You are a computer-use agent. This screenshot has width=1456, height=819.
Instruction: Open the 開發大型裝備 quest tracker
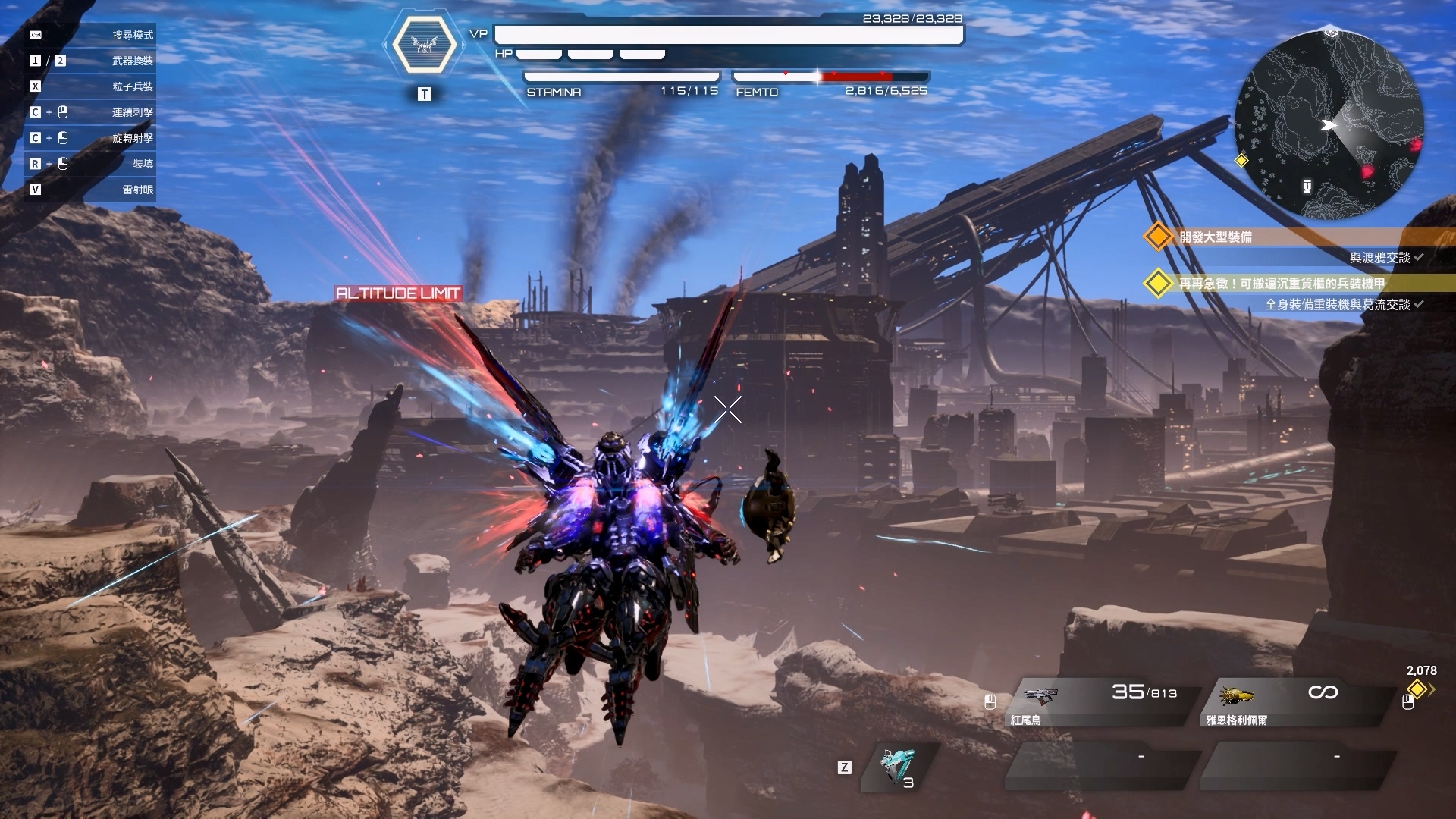(x=1215, y=237)
